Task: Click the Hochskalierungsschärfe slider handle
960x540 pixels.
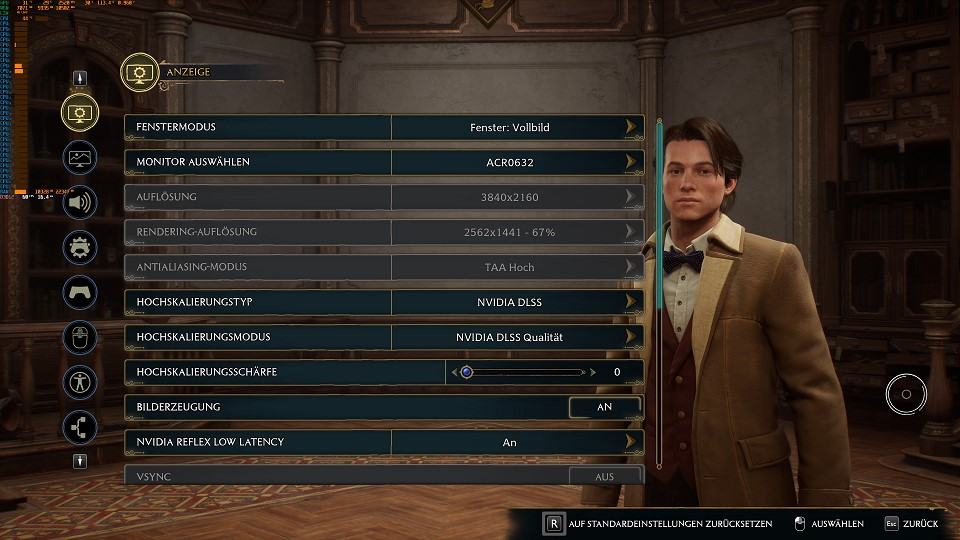Action: pos(467,372)
